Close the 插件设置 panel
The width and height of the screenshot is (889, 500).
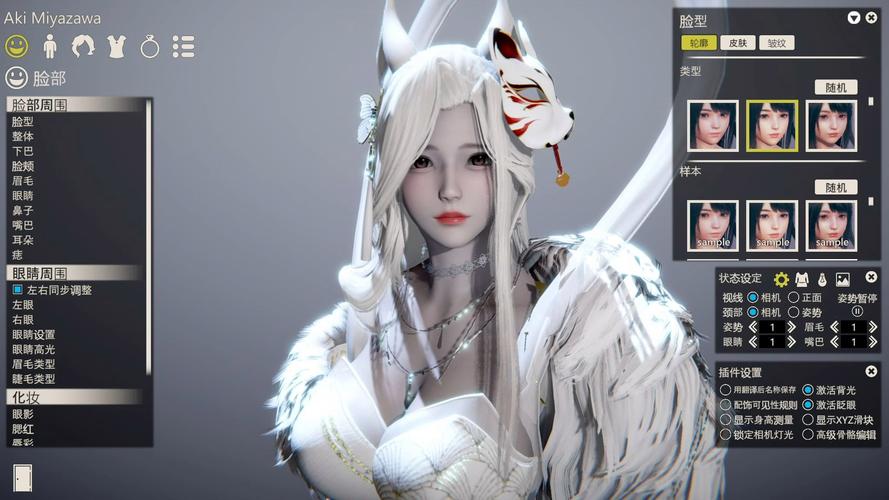871,371
